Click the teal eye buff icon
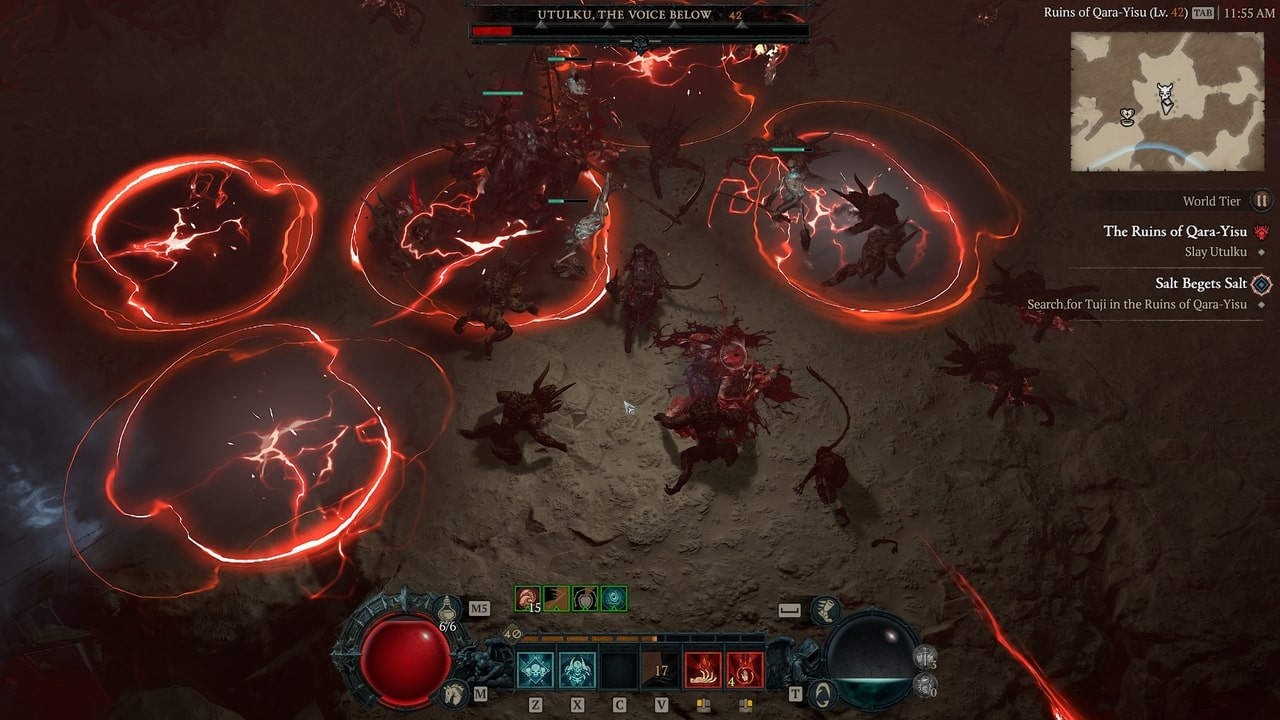The image size is (1280, 720). point(612,599)
